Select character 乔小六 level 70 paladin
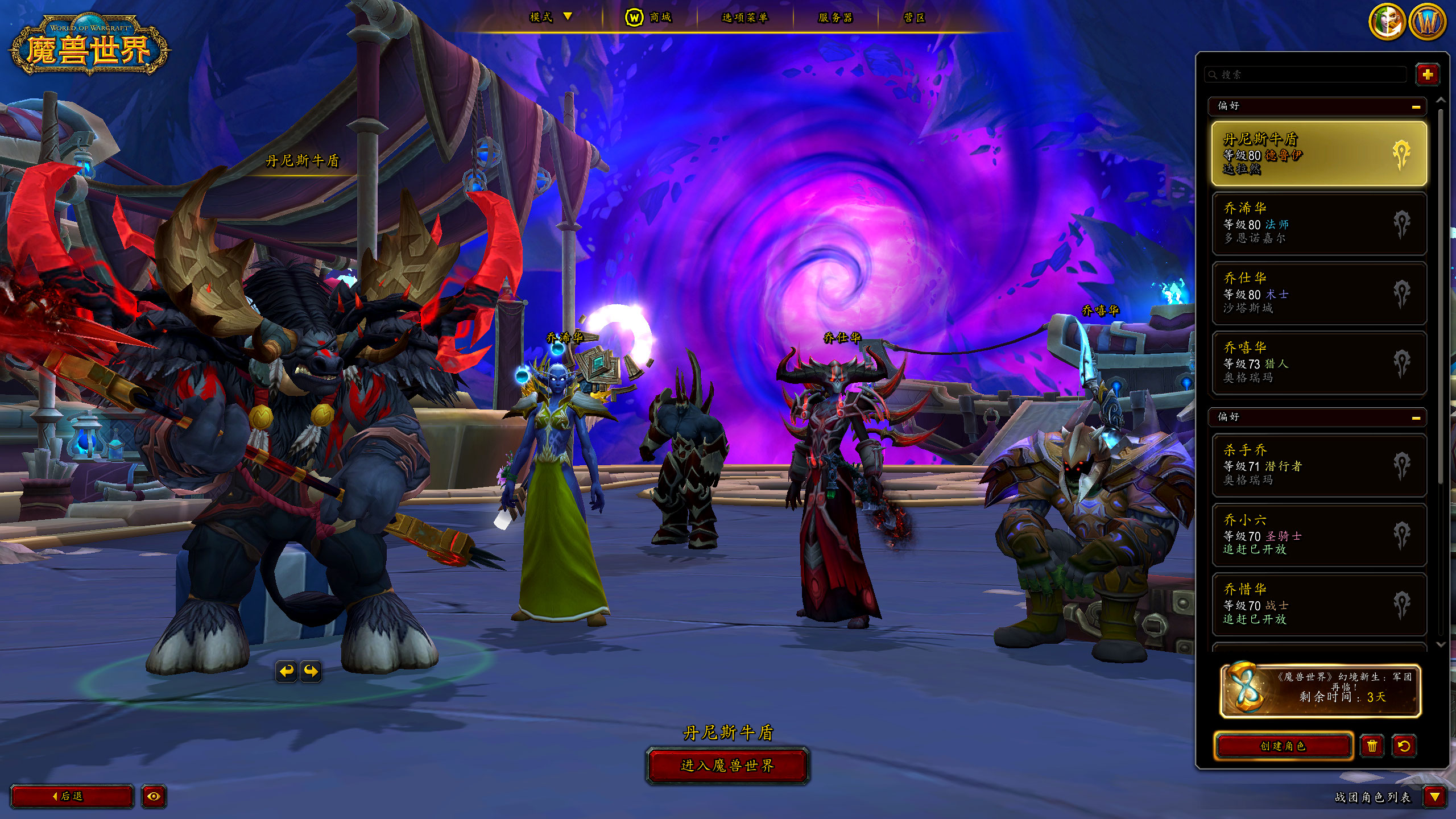 (1318, 535)
